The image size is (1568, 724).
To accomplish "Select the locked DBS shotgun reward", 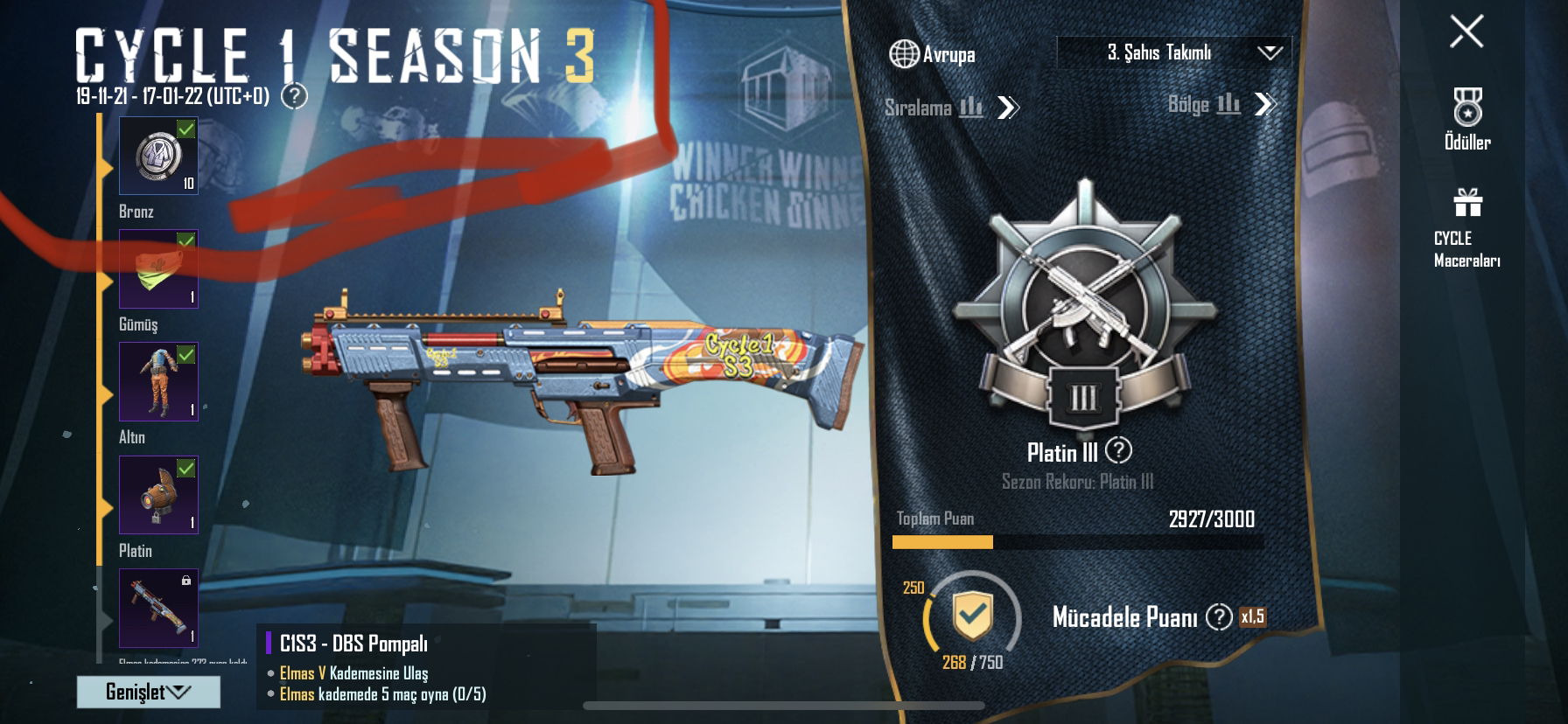I will tap(158, 608).
